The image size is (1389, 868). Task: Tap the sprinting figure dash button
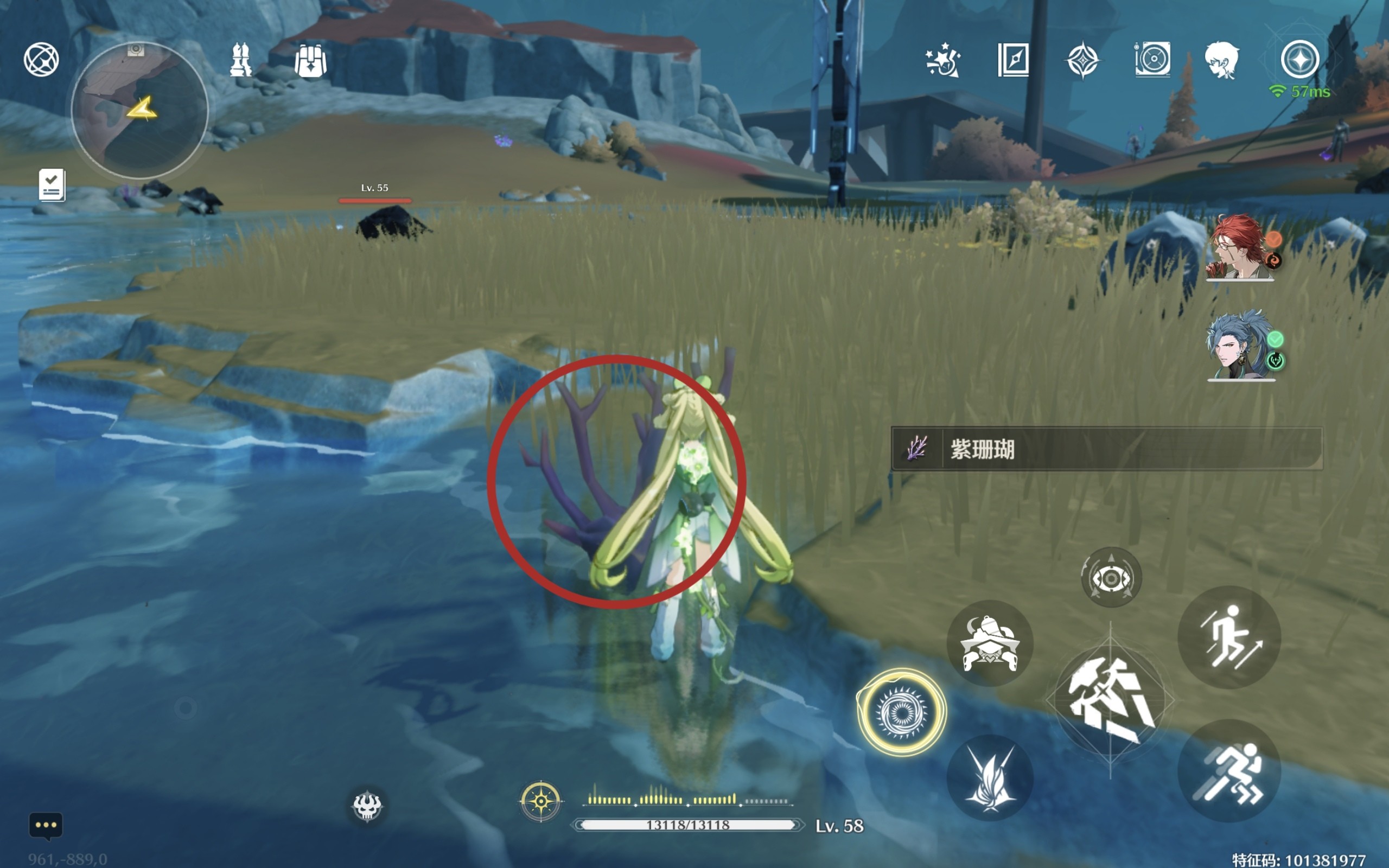pos(1229,770)
